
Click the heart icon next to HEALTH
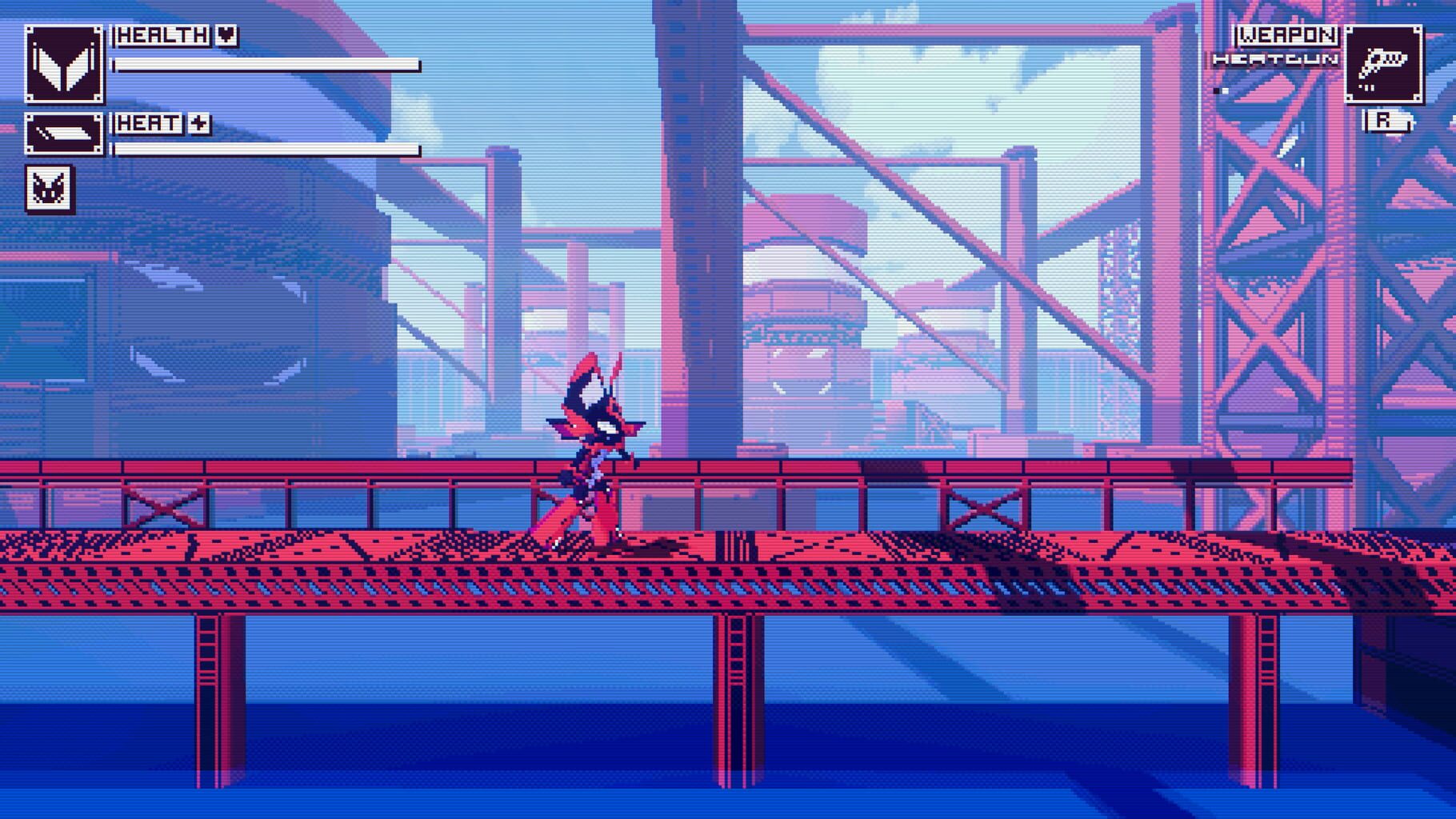pos(225,34)
